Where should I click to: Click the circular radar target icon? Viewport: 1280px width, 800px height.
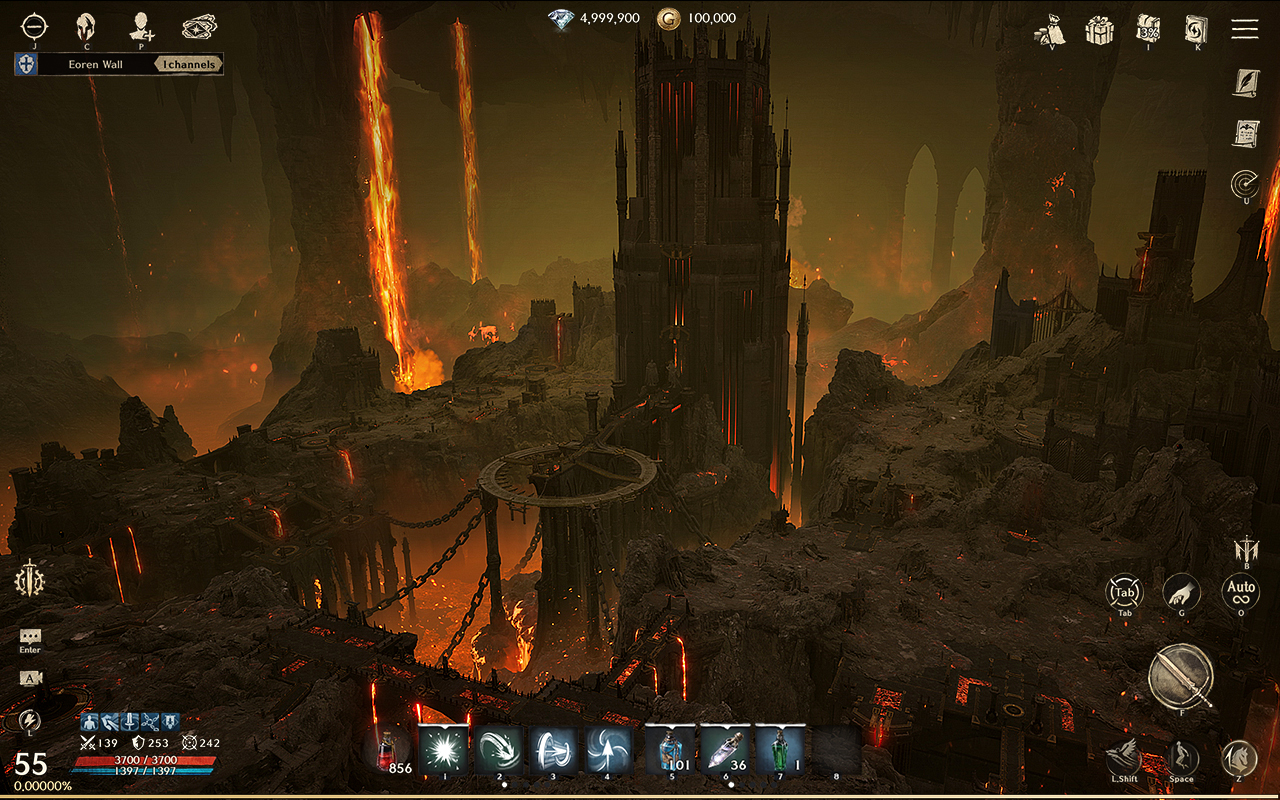1245,184
